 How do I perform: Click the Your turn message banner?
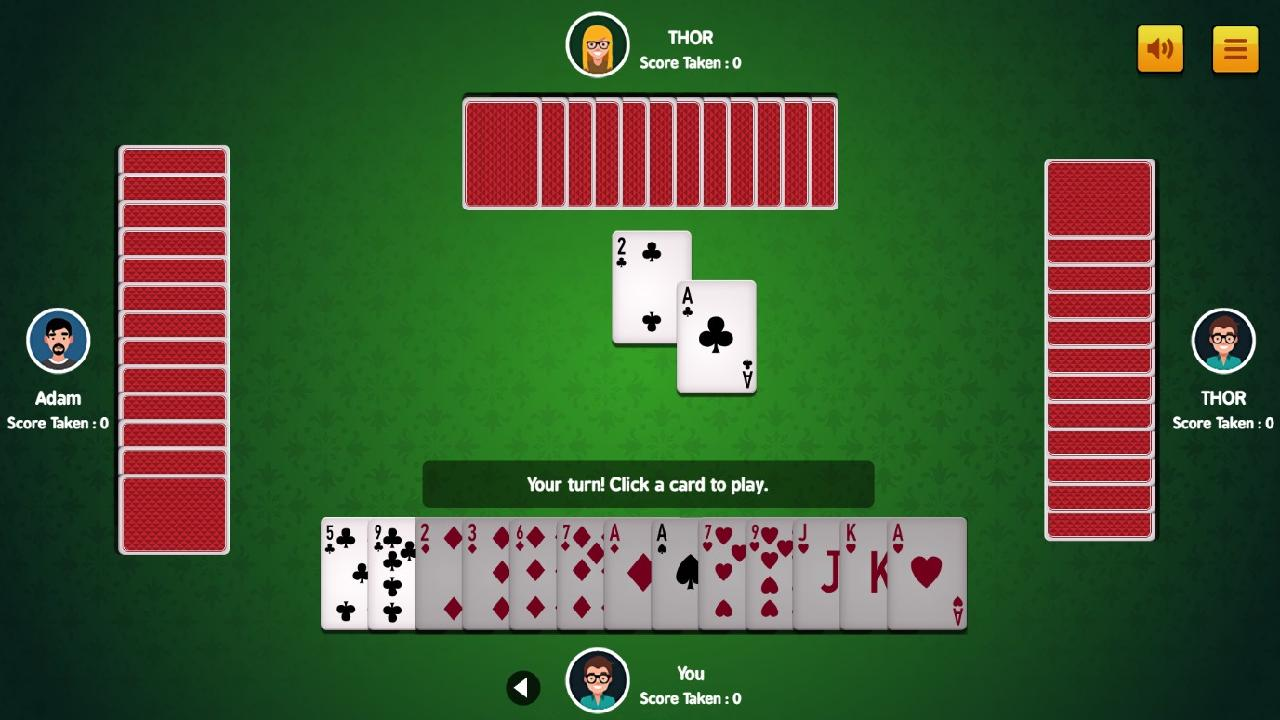649,484
